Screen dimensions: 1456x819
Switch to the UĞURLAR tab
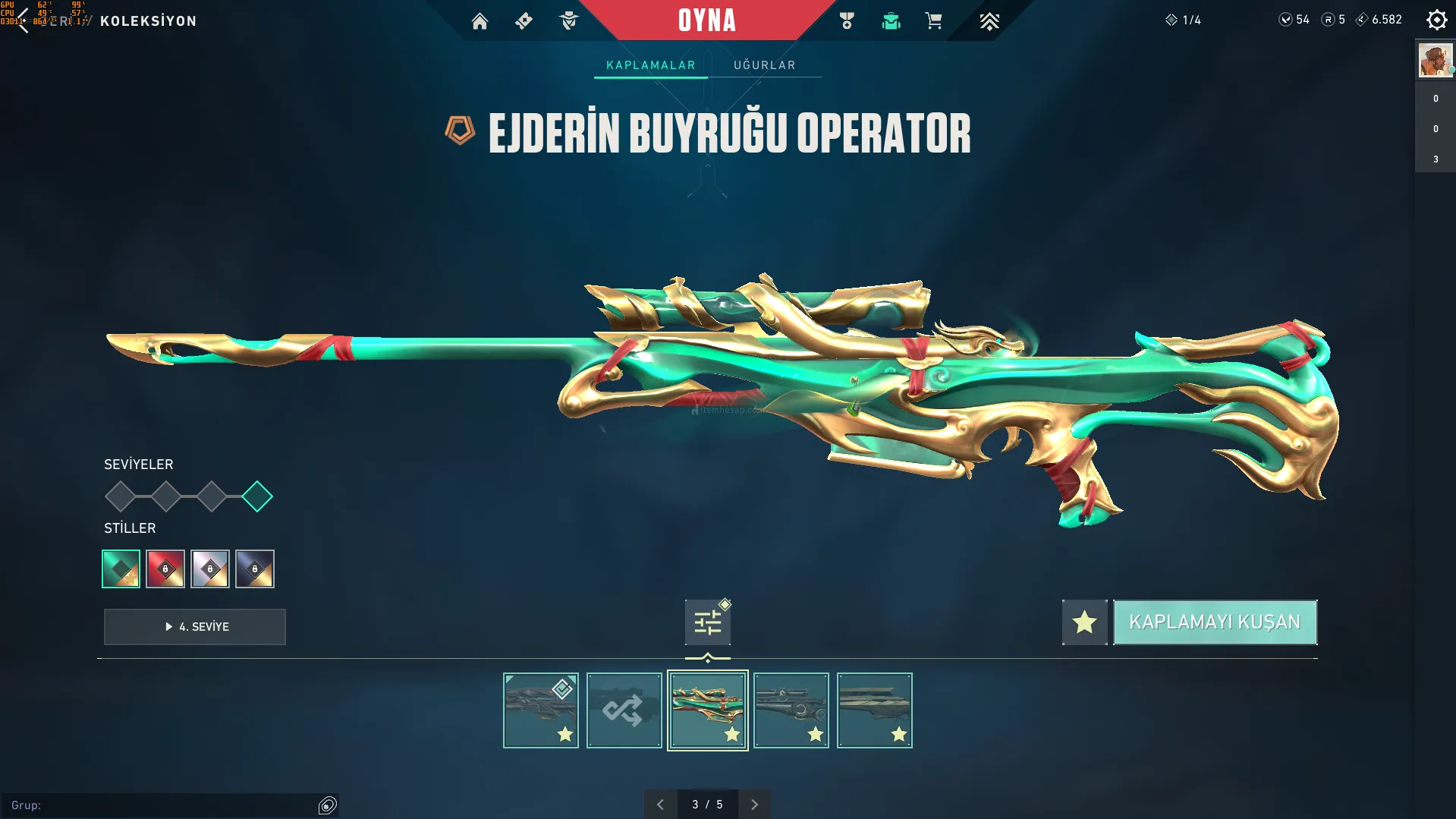click(x=764, y=65)
